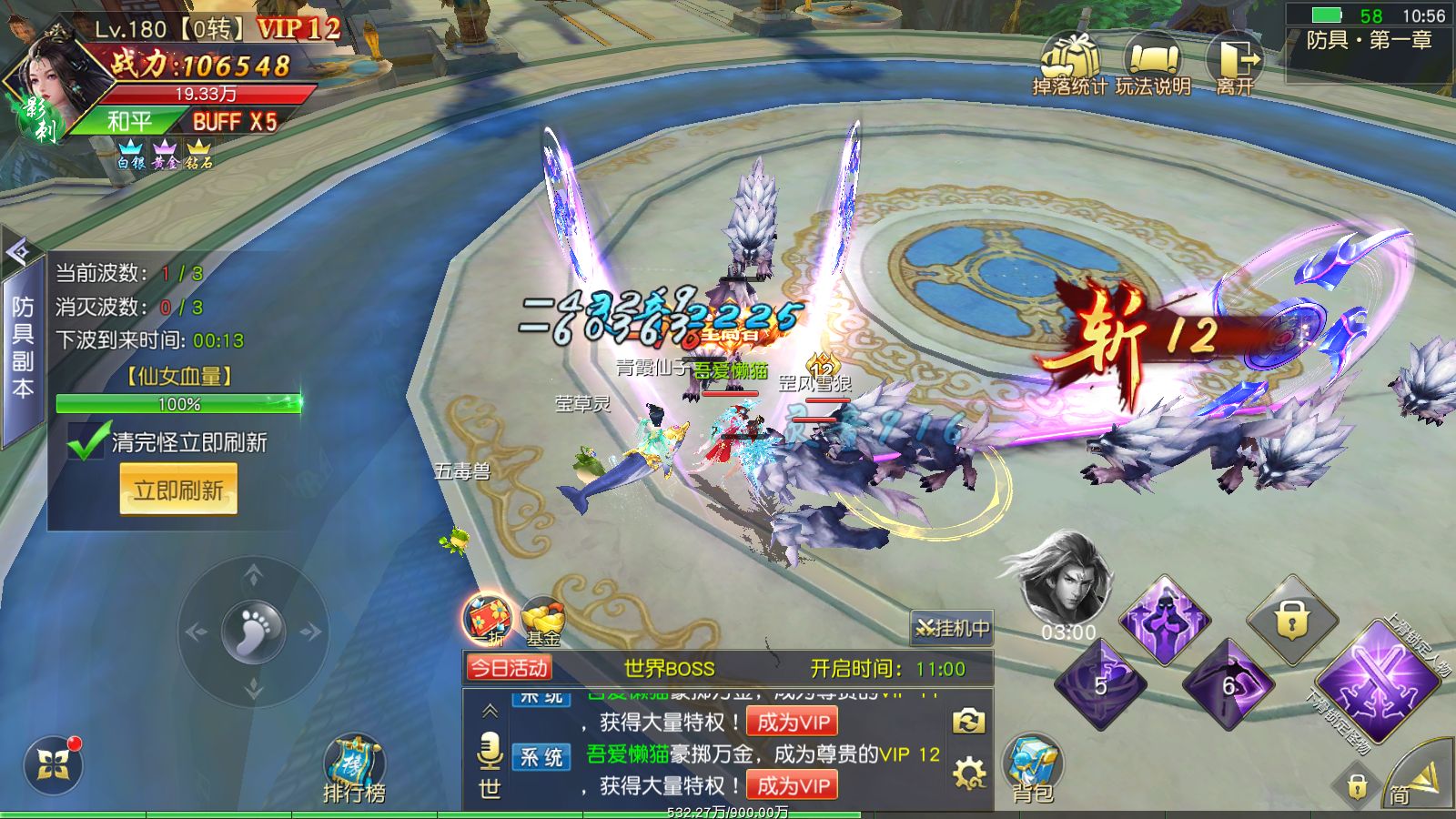Open the 玩法说明 gameplay guide scroll
The height and width of the screenshot is (819, 1456).
[1152, 62]
